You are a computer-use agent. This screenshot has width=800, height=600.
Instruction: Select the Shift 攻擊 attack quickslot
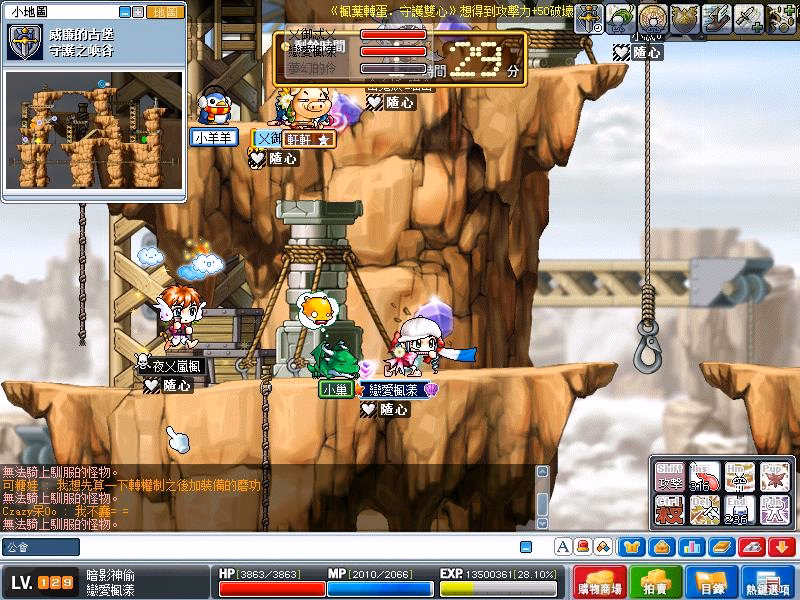coord(671,477)
